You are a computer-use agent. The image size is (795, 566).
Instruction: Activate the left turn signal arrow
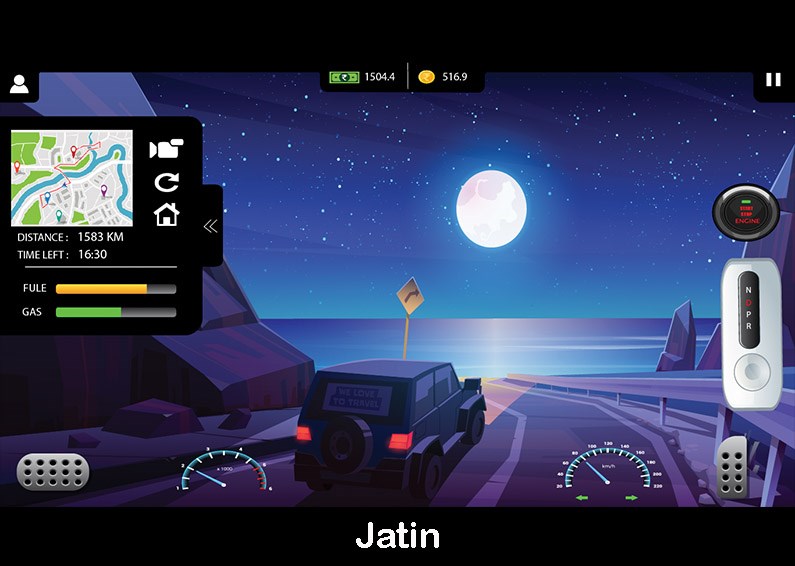582,497
